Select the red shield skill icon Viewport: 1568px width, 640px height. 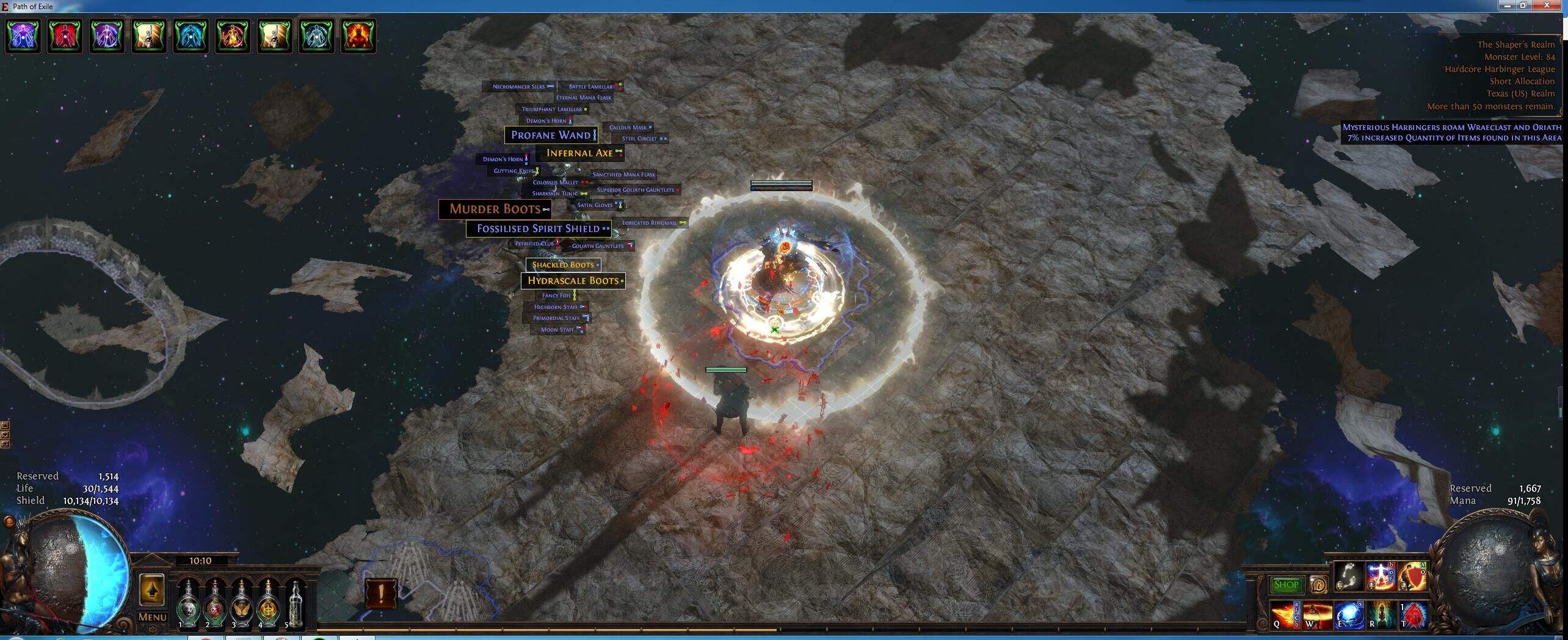1412,575
